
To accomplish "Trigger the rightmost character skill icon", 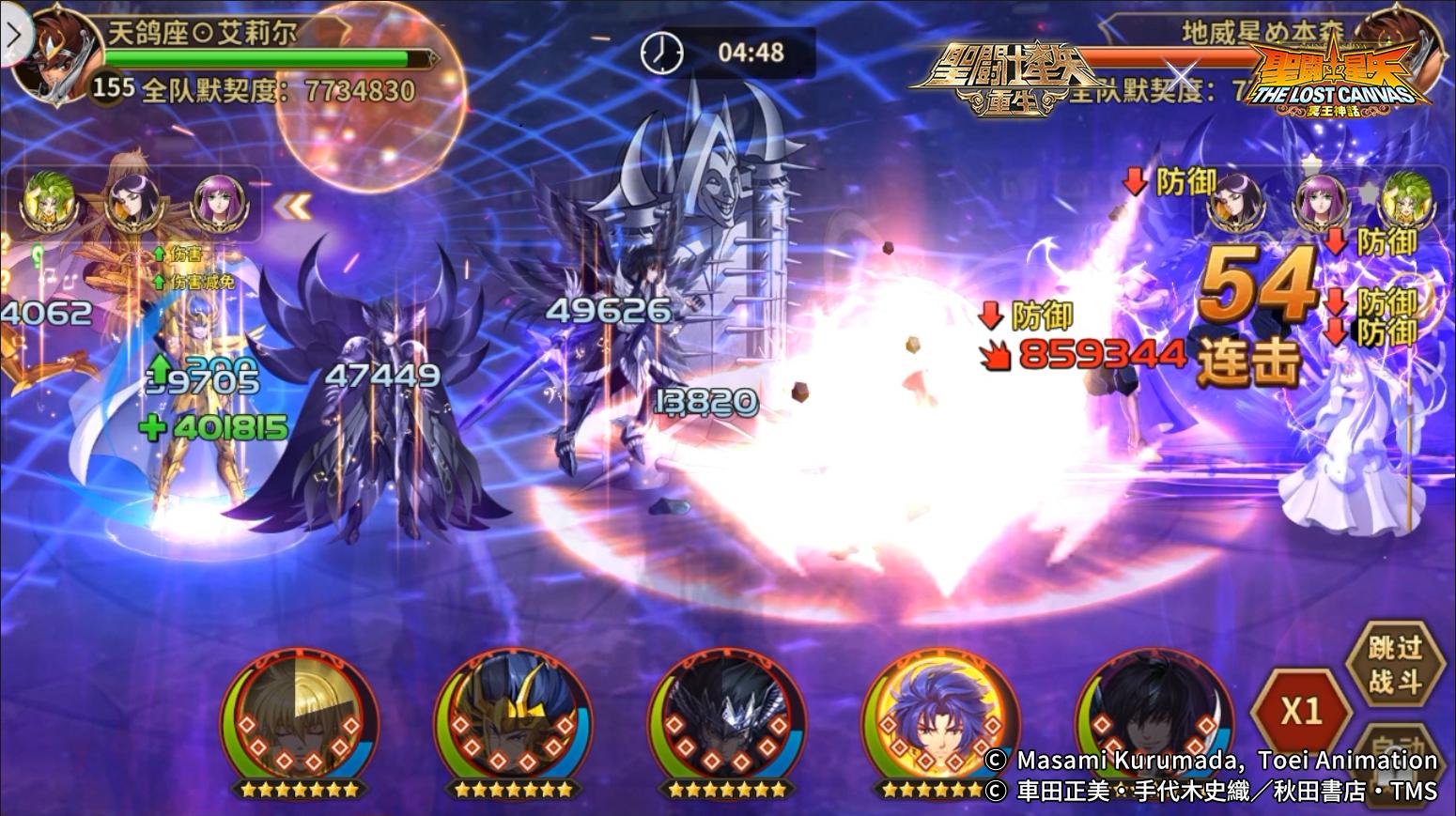I will 1155,723.
